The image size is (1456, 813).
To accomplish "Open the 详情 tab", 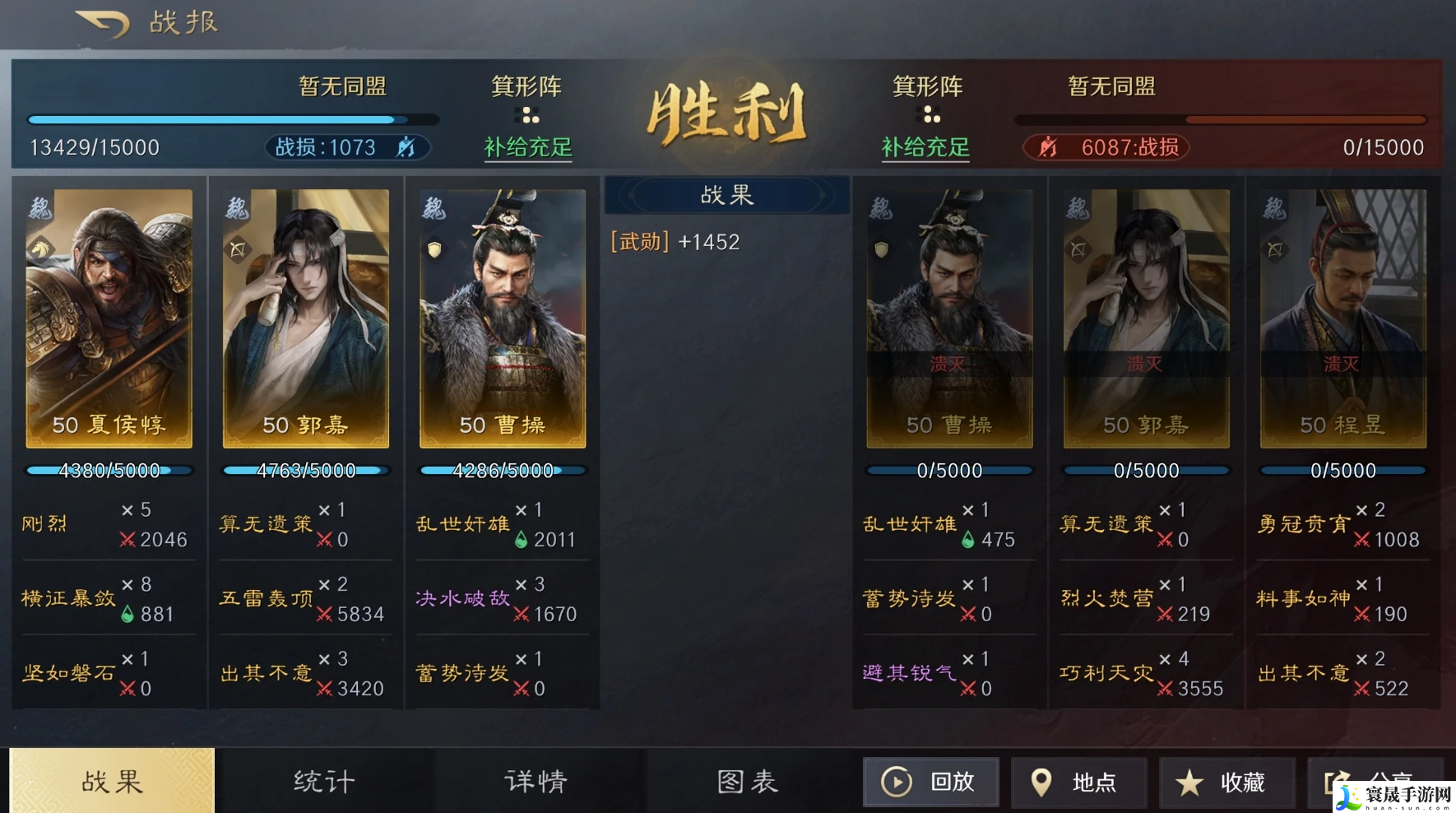I will 536,781.
